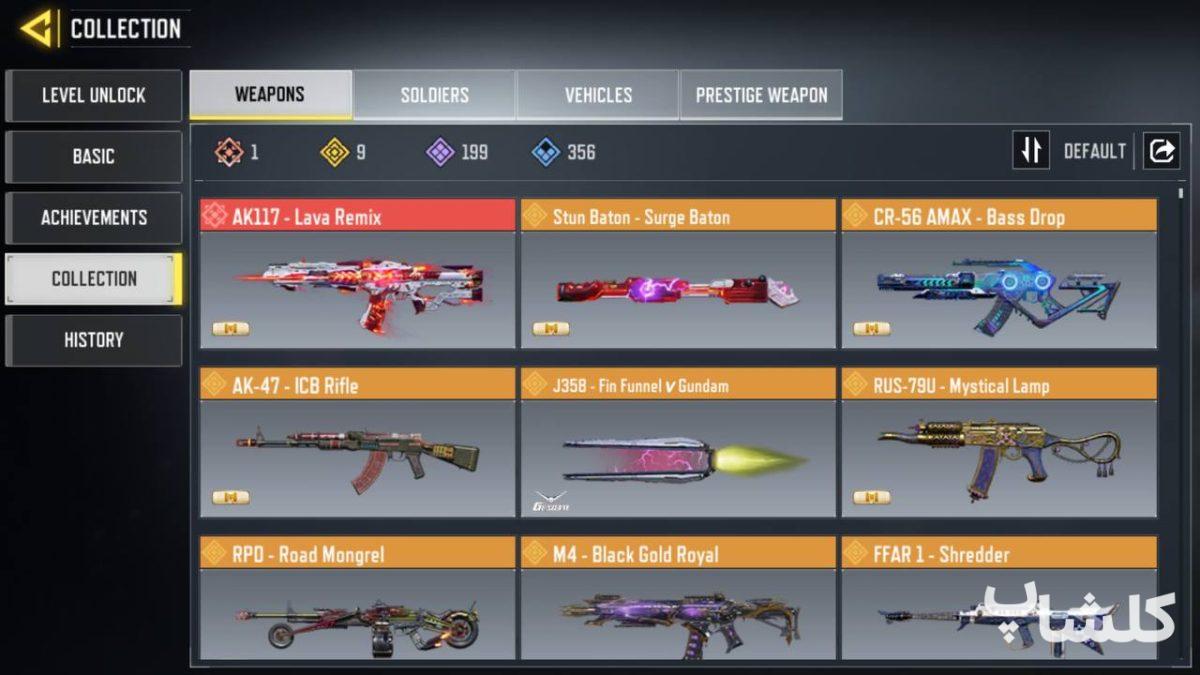Select the CR-56 AMAX - Bass Drop card

pos(999,275)
